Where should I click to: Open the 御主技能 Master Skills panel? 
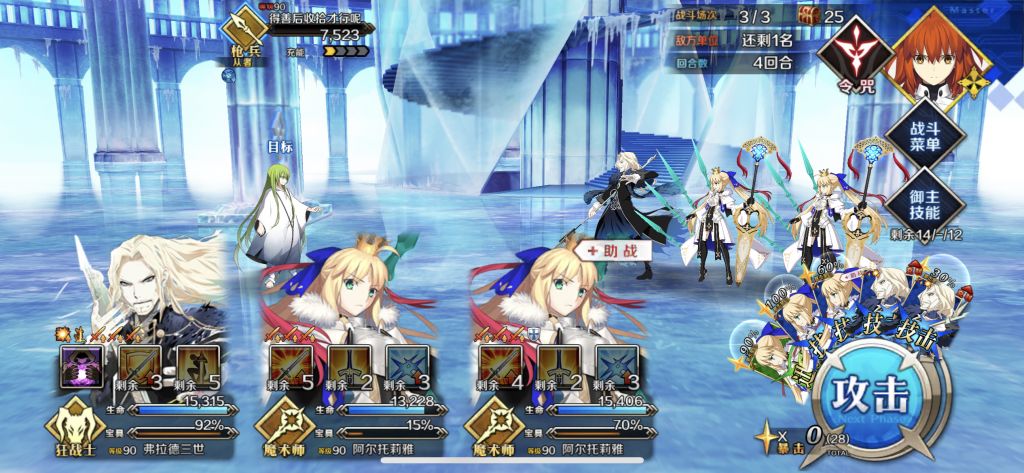click(925, 201)
